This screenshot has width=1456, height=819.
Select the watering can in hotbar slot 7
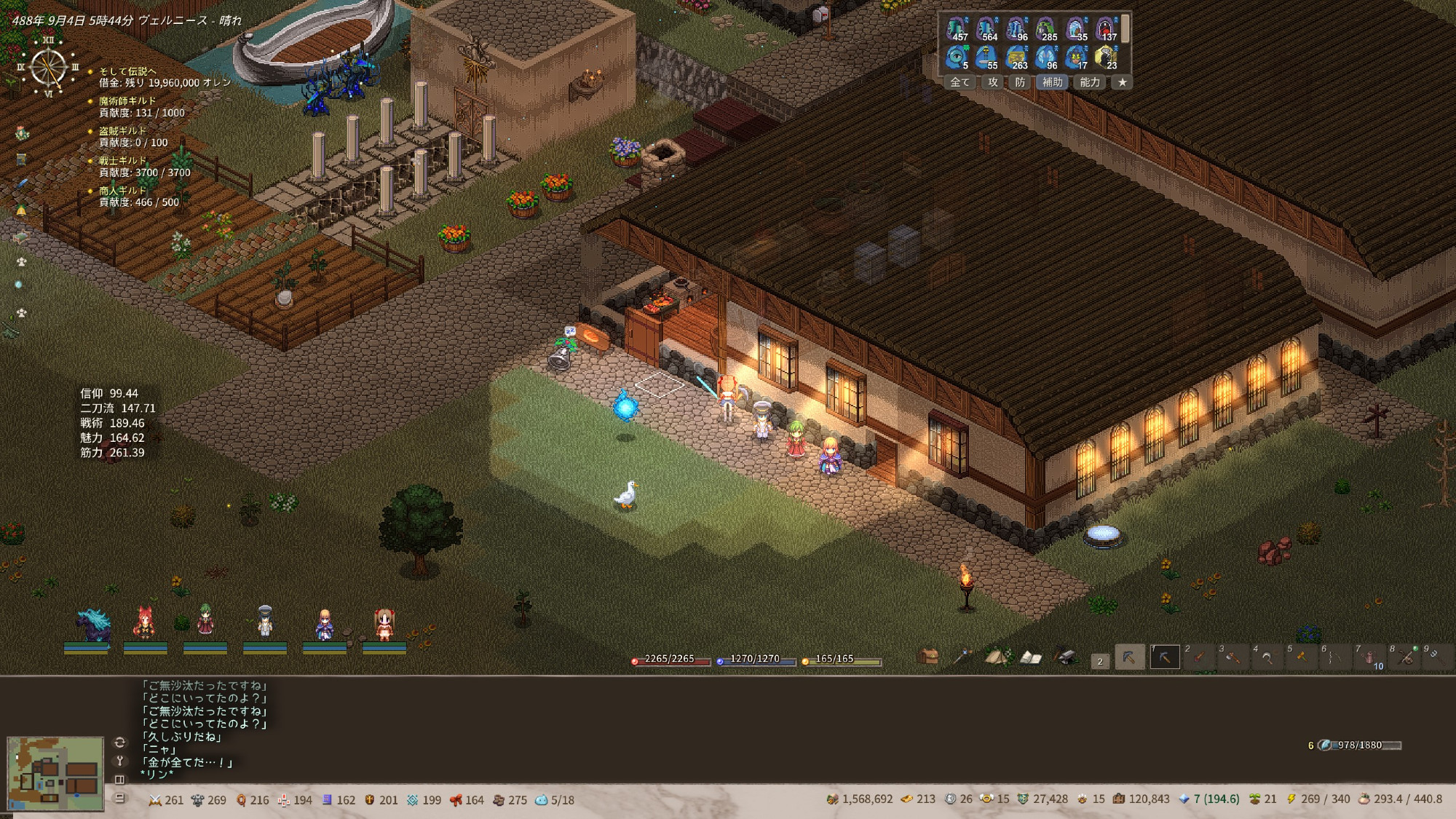pyautogui.click(x=1369, y=657)
